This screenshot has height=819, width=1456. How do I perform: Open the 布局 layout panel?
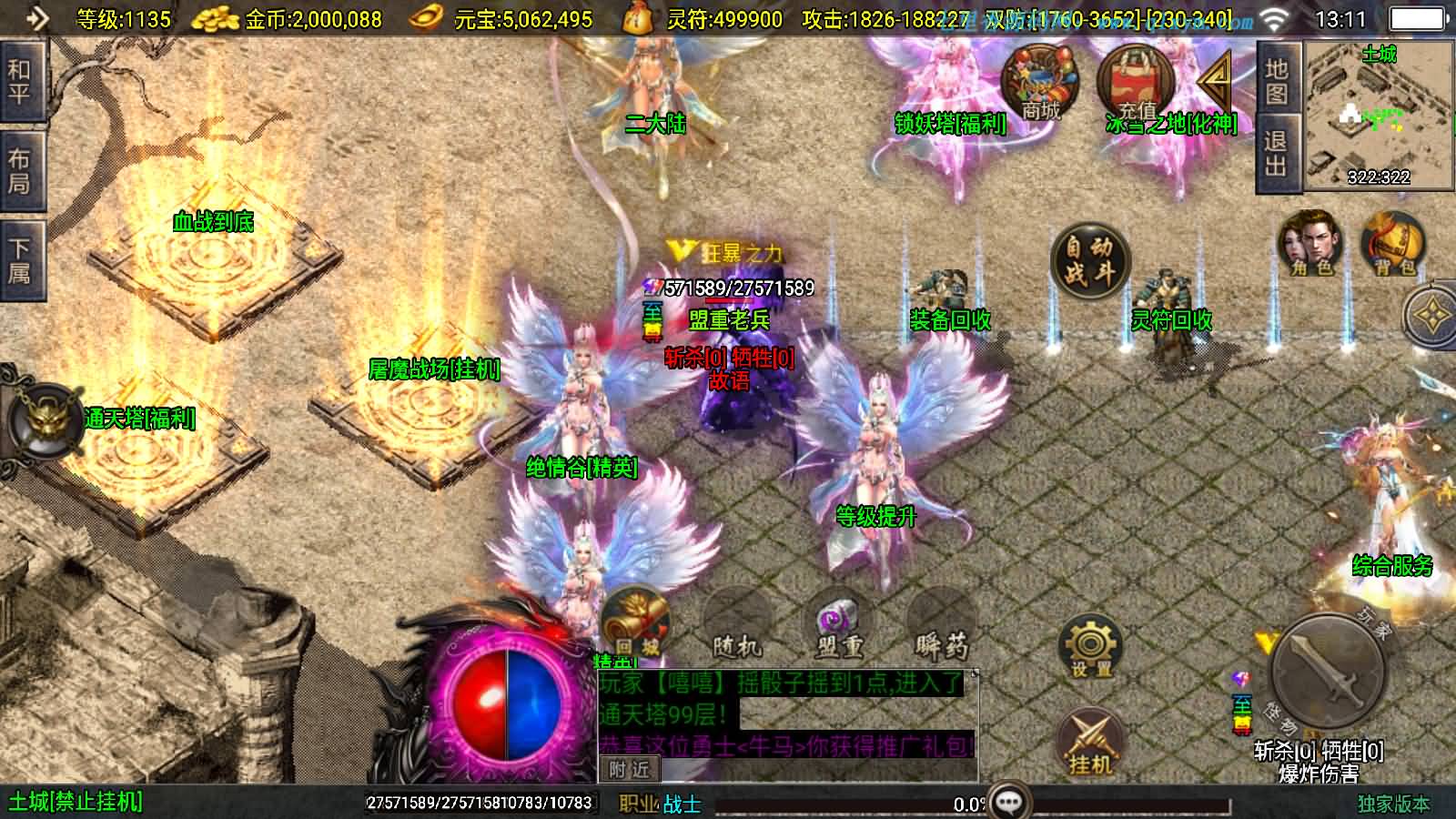[x=19, y=170]
